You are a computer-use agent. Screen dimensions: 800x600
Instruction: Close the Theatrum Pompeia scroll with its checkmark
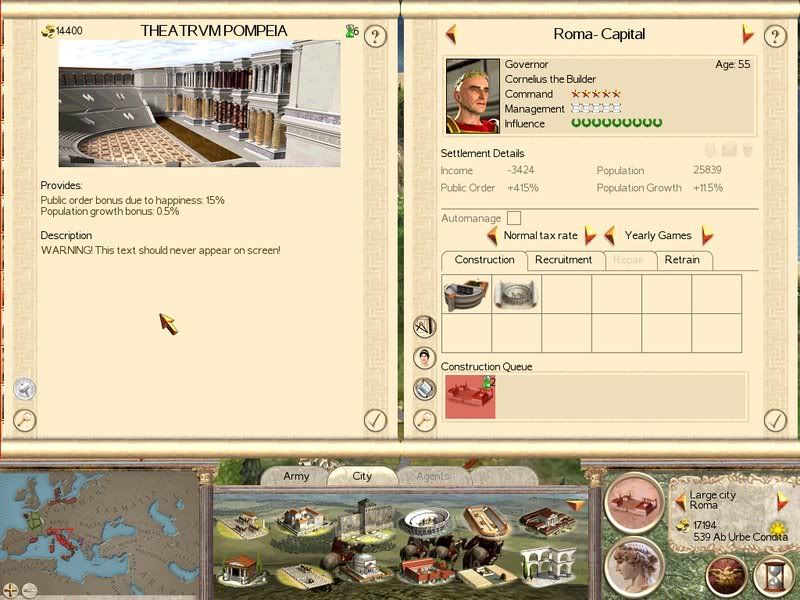click(x=375, y=420)
